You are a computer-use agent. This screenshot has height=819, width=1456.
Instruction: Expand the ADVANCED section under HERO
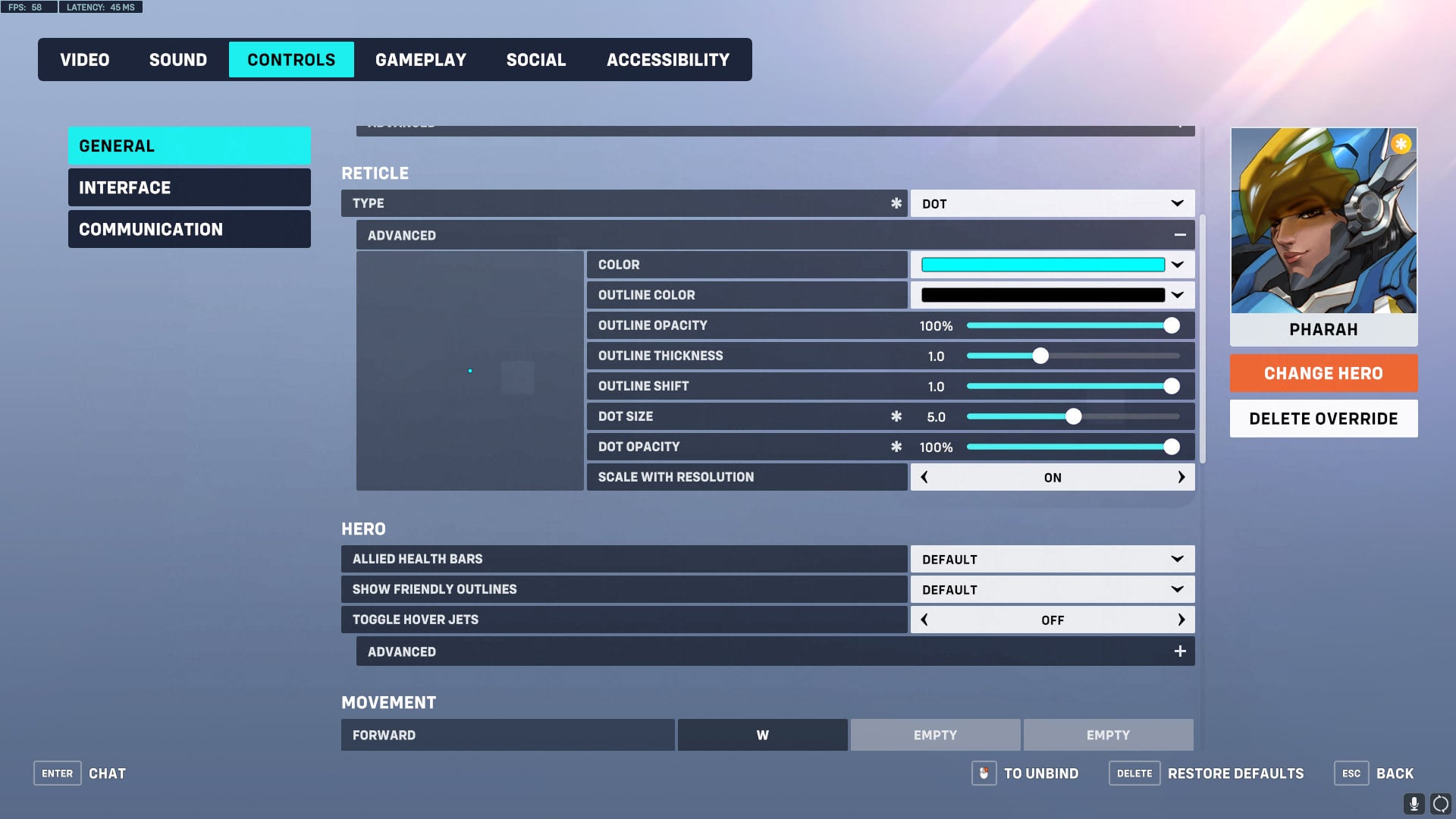tap(1179, 651)
